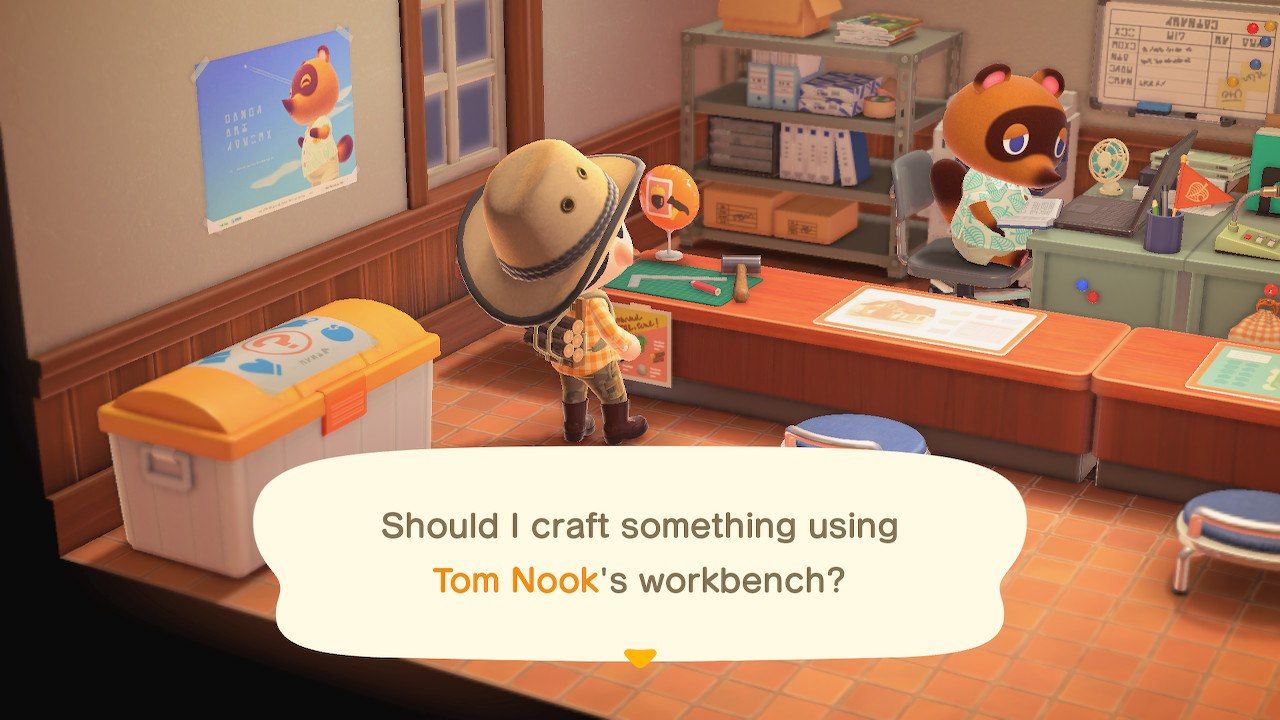1280x720 pixels.
Task: Select the balloon lamp with sunglasses decoration
Action: [x=668, y=197]
